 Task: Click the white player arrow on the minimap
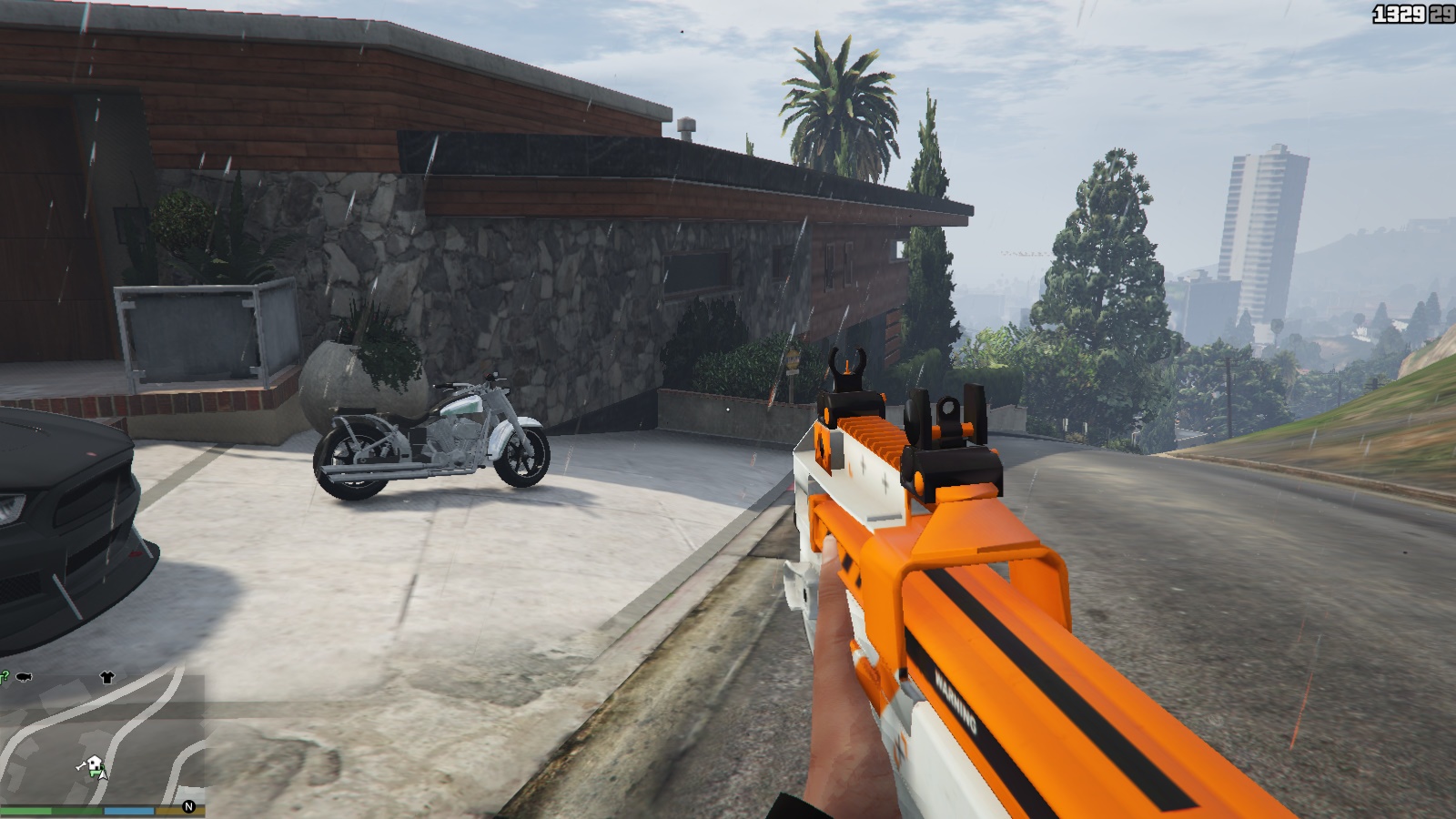(103, 776)
